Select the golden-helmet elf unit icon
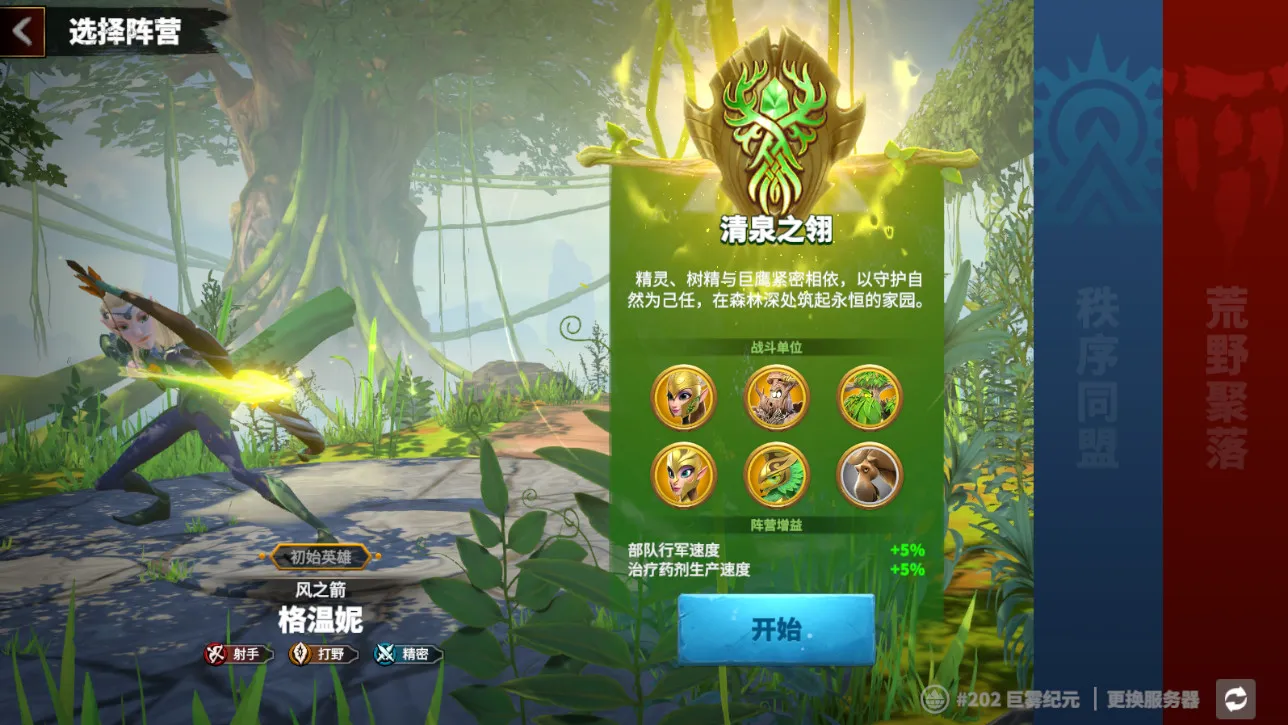This screenshot has width=1288, height=725. coord(684,397)
